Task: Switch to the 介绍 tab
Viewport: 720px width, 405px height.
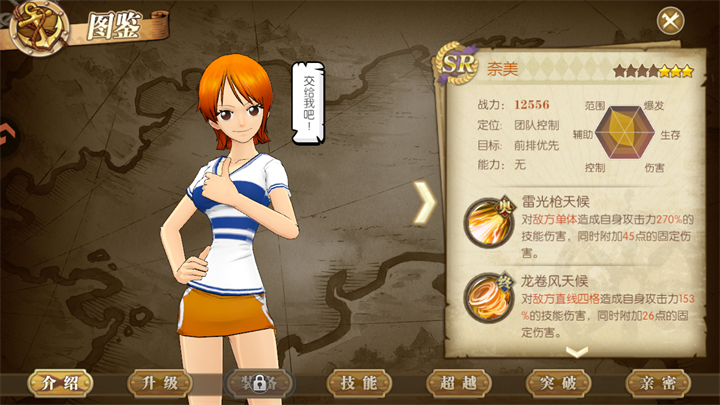Action: tap(59, 383)
